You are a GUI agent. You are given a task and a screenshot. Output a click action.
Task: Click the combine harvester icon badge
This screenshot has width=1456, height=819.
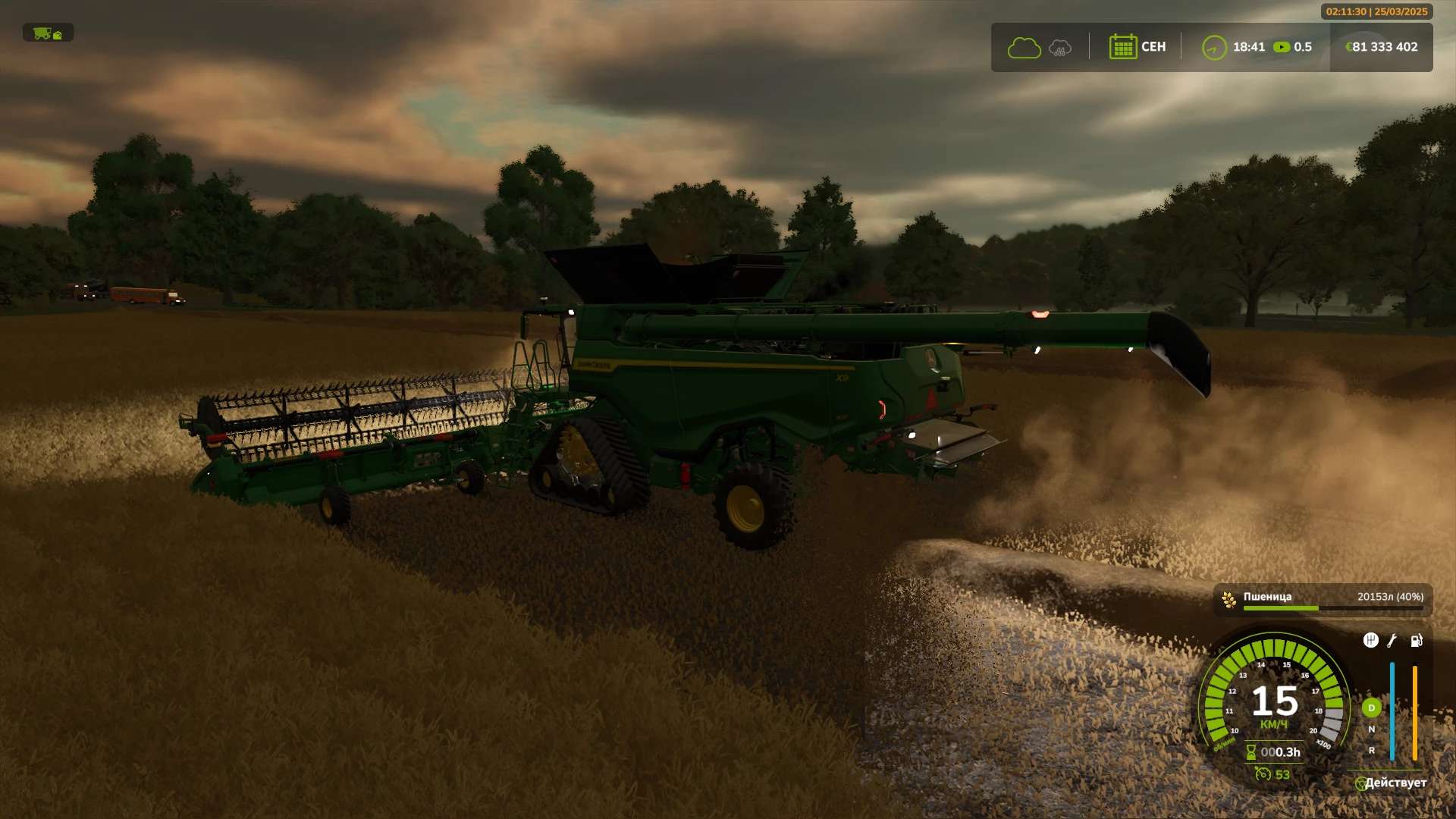(x=48, y=33)
